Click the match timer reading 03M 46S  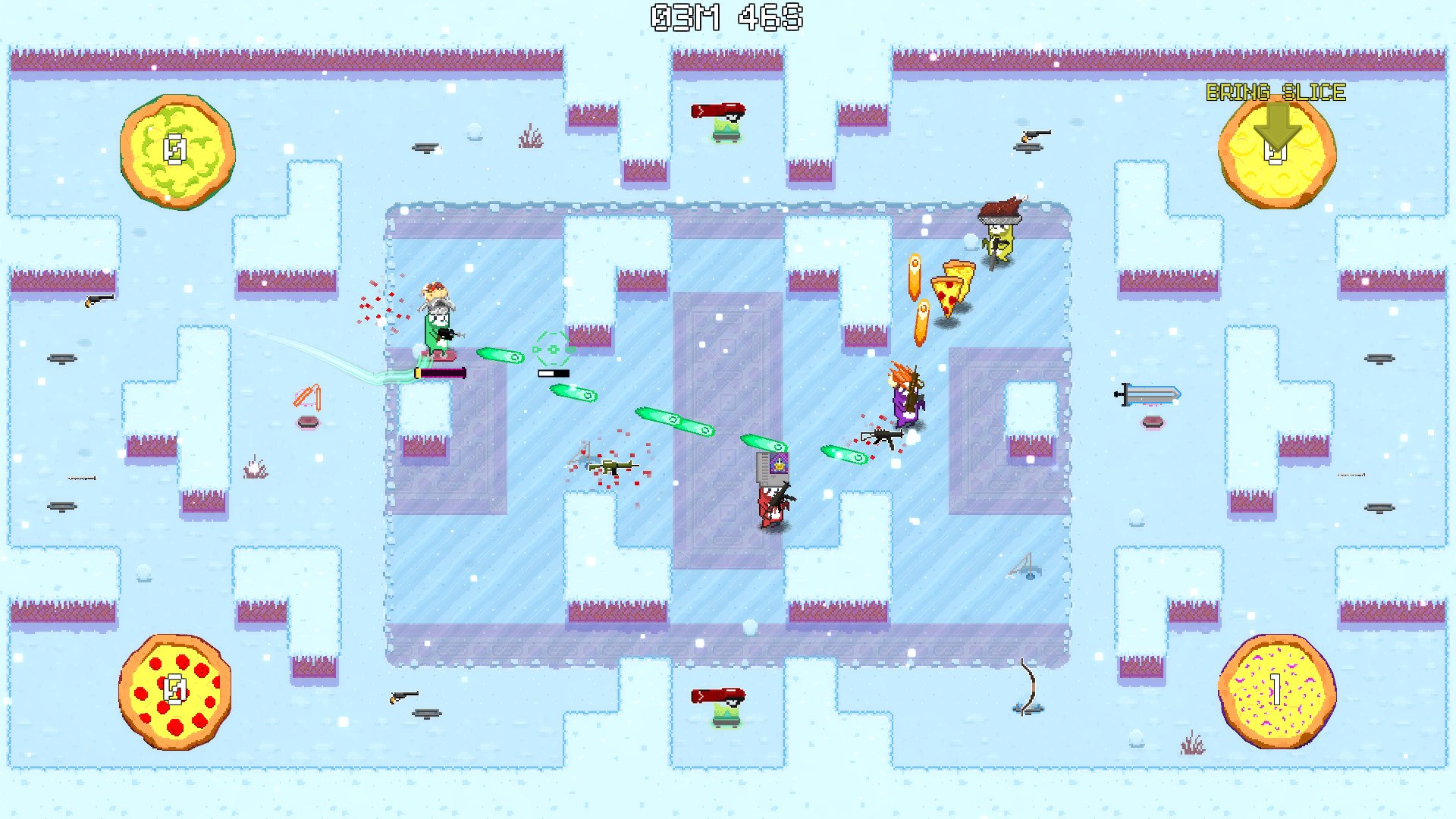(726, 17)
